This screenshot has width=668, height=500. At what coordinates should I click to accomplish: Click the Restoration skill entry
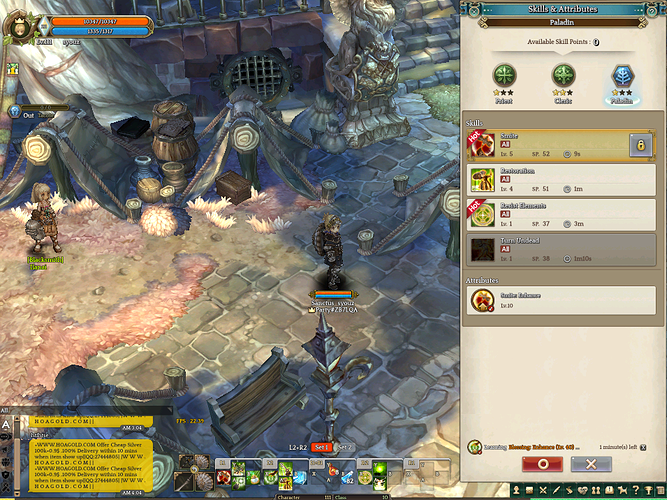(x=550, y=180)
